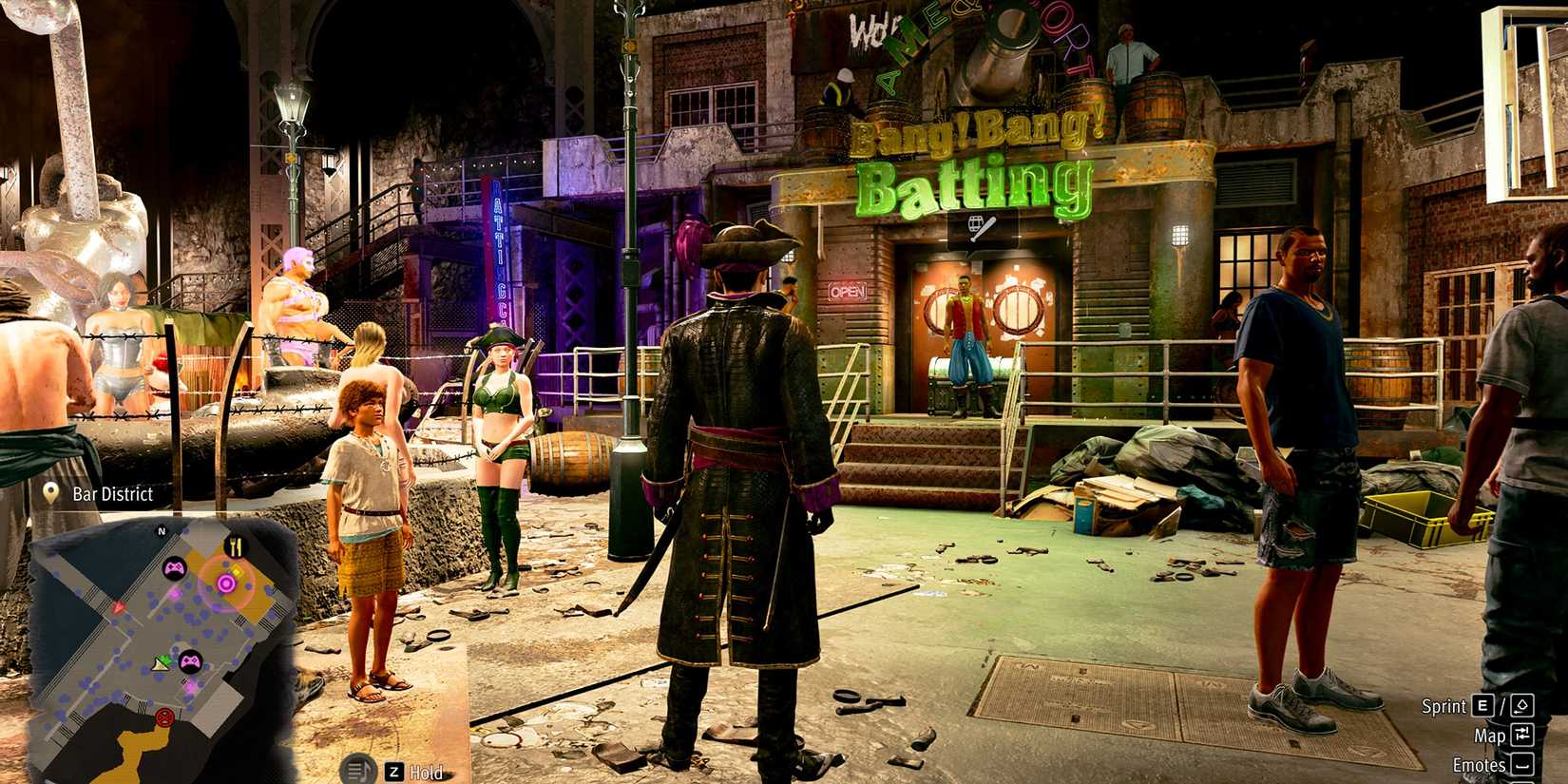Click the pink event marker on the minimap

(x=174, y=593)
